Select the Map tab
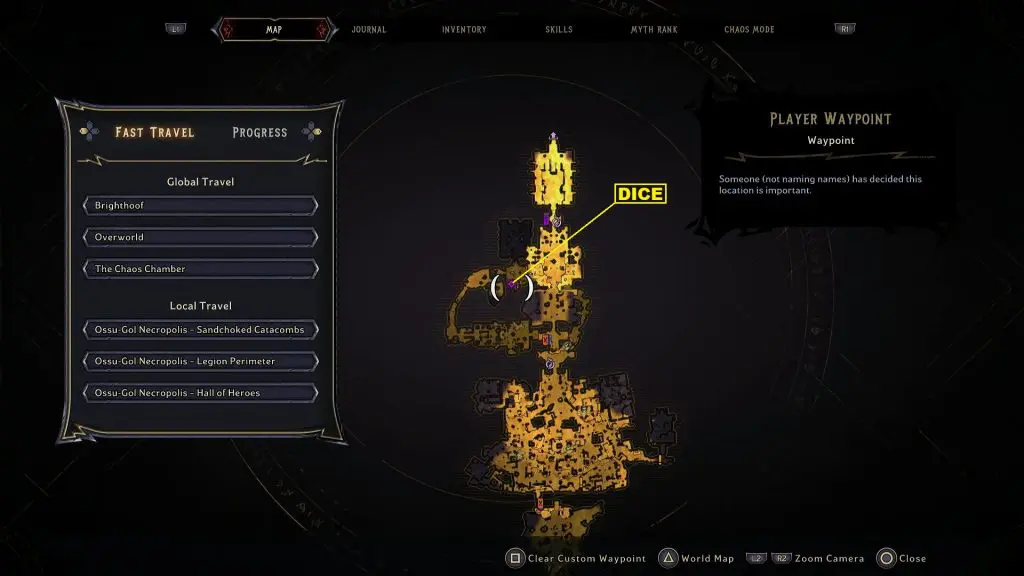1024x576 pixels. pos(273,30)
